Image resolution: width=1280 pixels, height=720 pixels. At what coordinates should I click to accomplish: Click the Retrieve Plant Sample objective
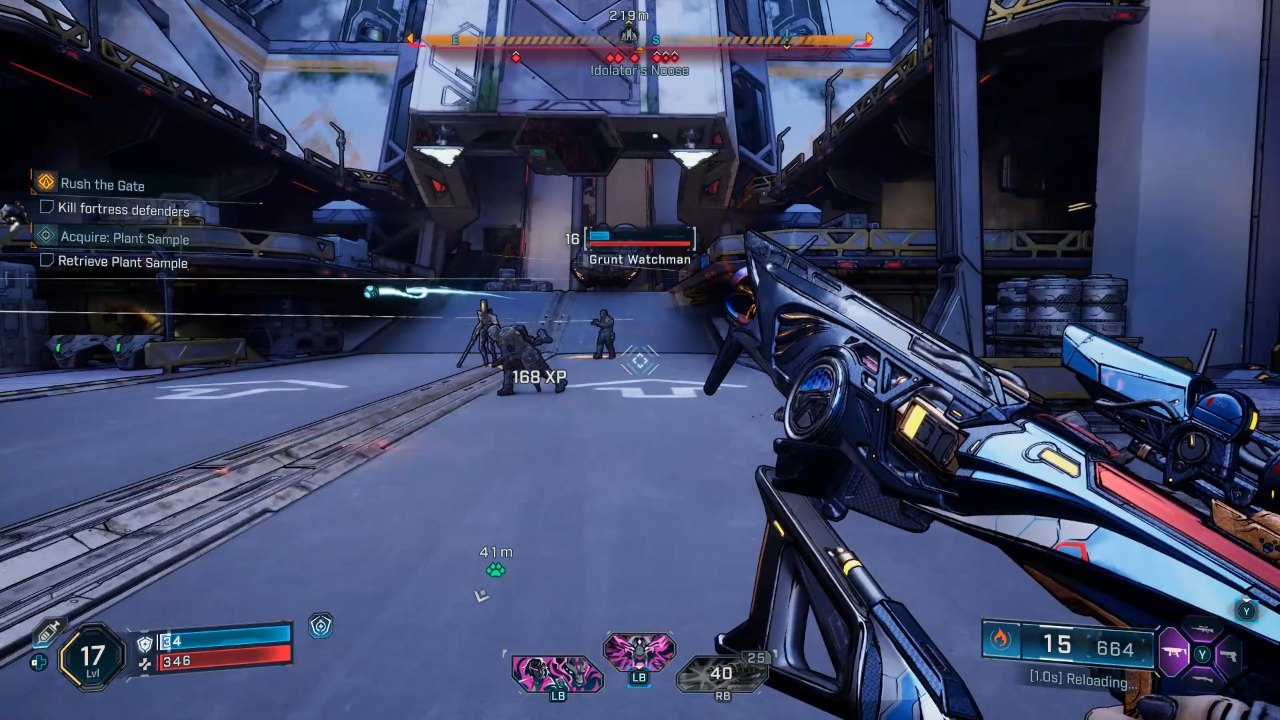pyautogui.click(x=122, y=262)
